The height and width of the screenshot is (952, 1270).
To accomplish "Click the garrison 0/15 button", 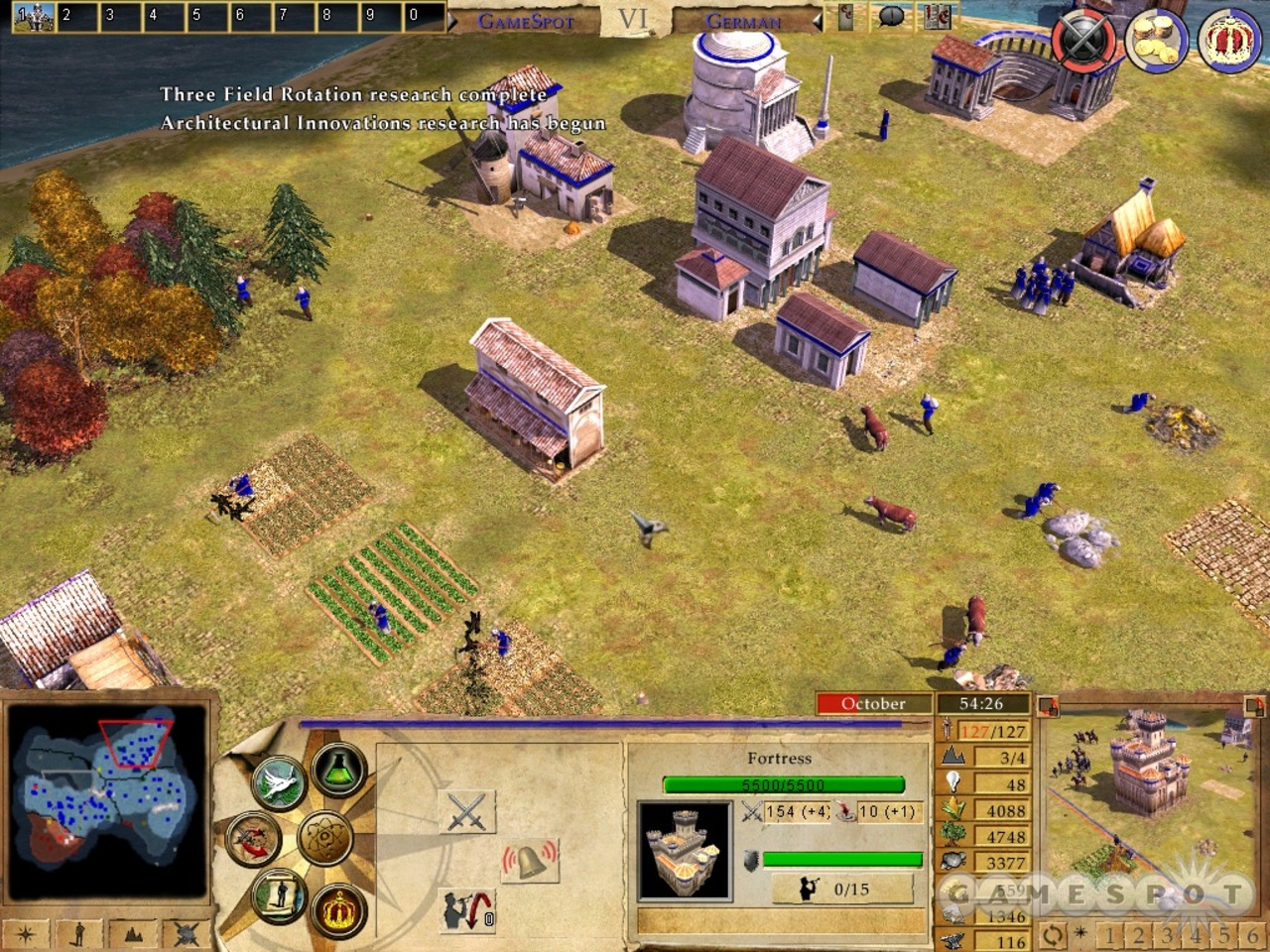I will pos(844,889).
